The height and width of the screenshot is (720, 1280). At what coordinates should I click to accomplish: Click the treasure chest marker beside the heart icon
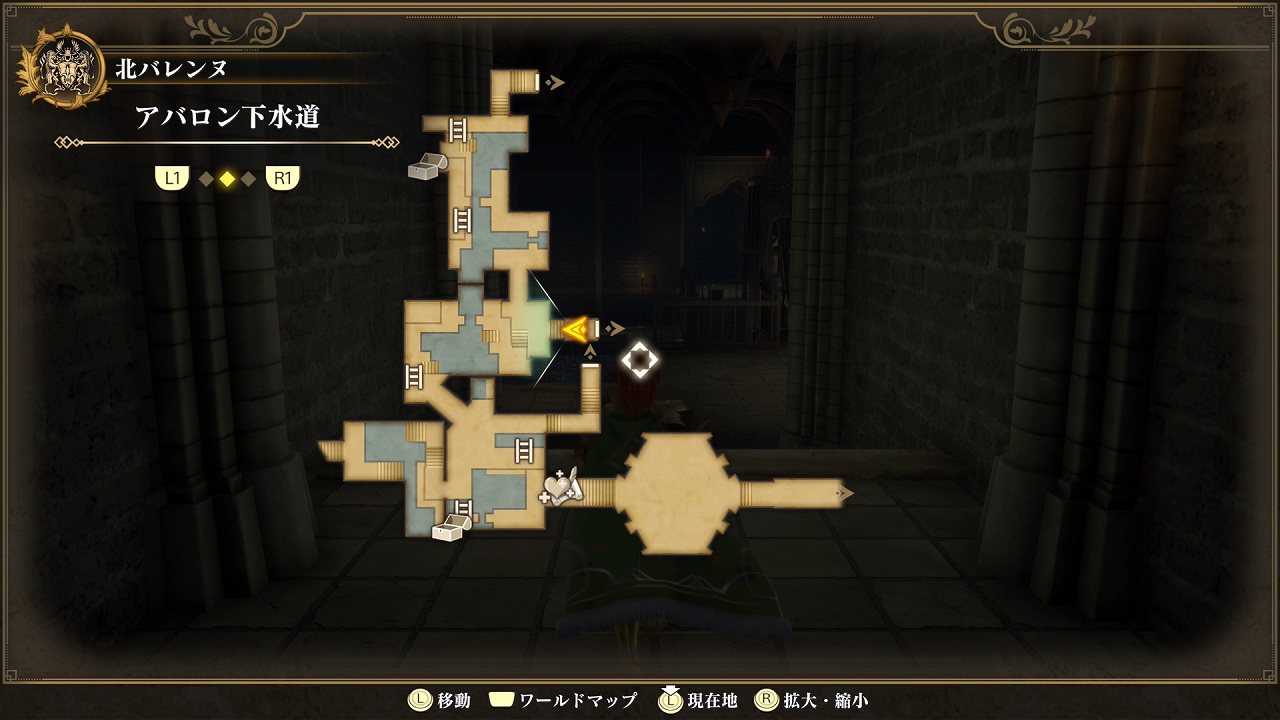coord(451,527)
